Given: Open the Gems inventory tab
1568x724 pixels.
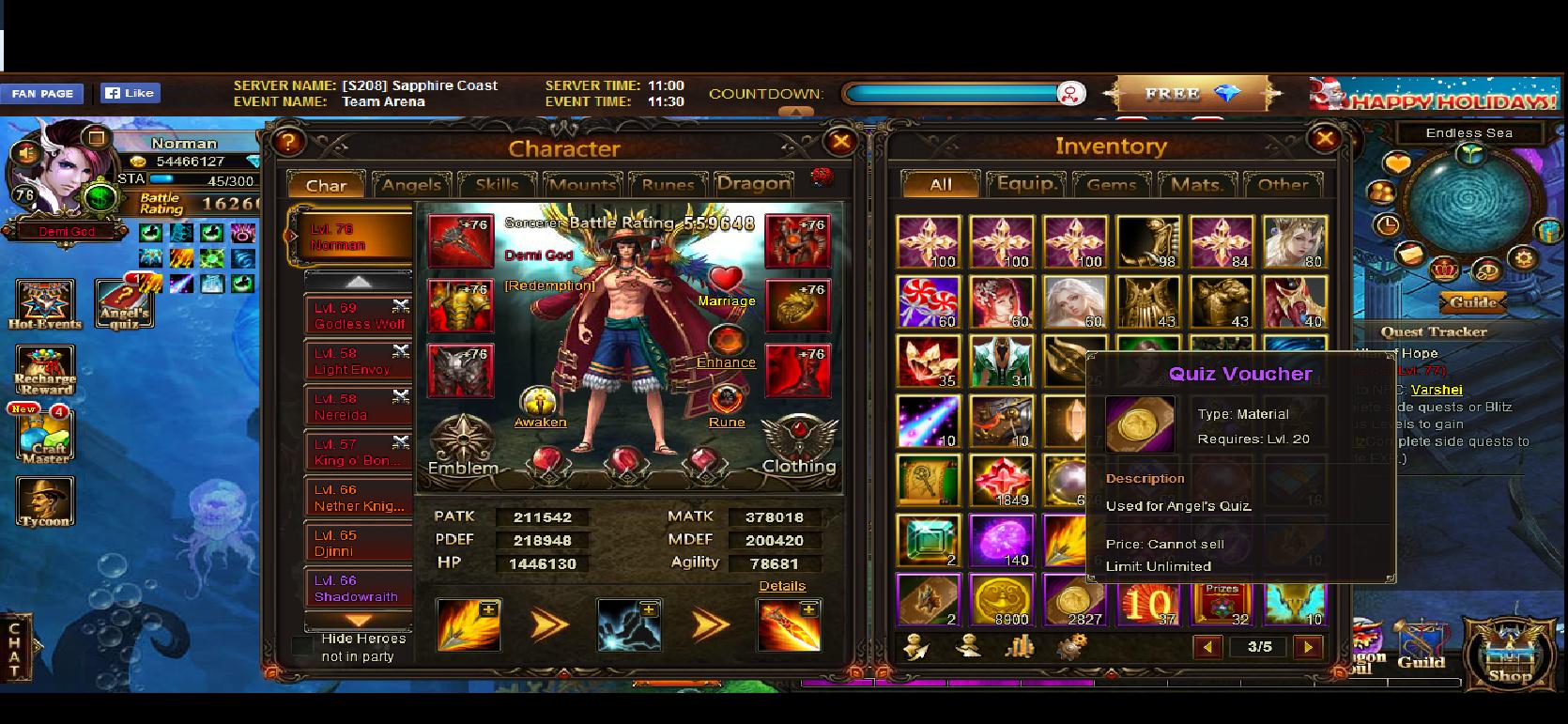Looking at the screenshot, I should [x=1112, y=185].
